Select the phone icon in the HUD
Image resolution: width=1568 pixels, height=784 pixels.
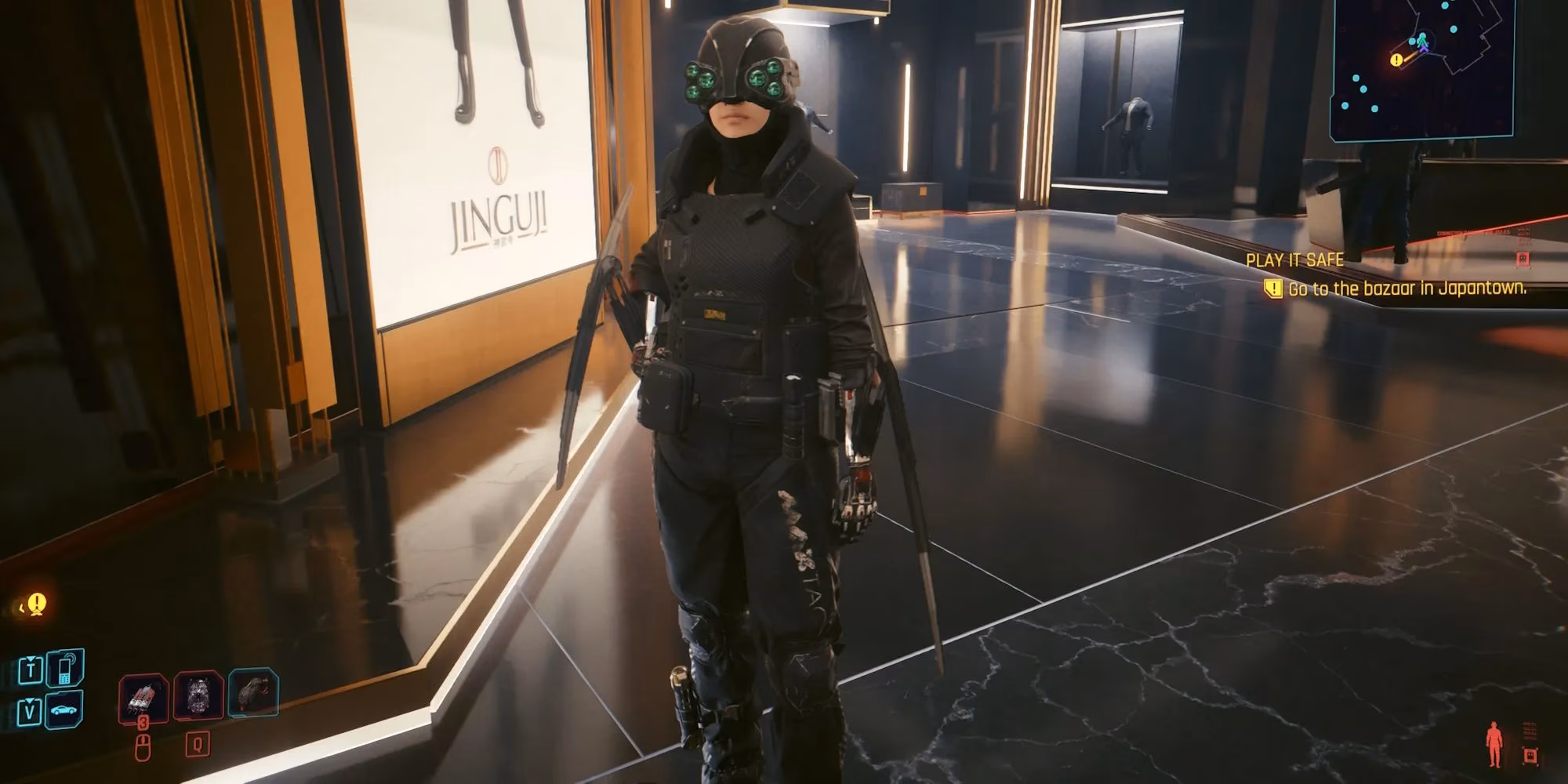click(64, 668)
